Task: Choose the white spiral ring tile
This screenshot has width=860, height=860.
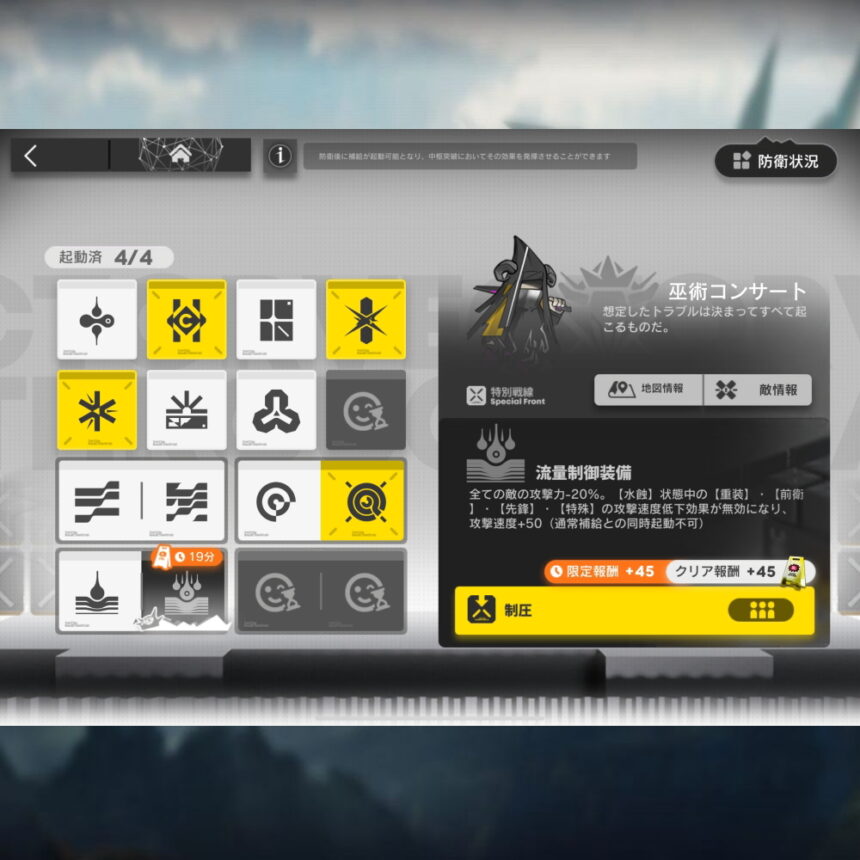Action: 278,501
